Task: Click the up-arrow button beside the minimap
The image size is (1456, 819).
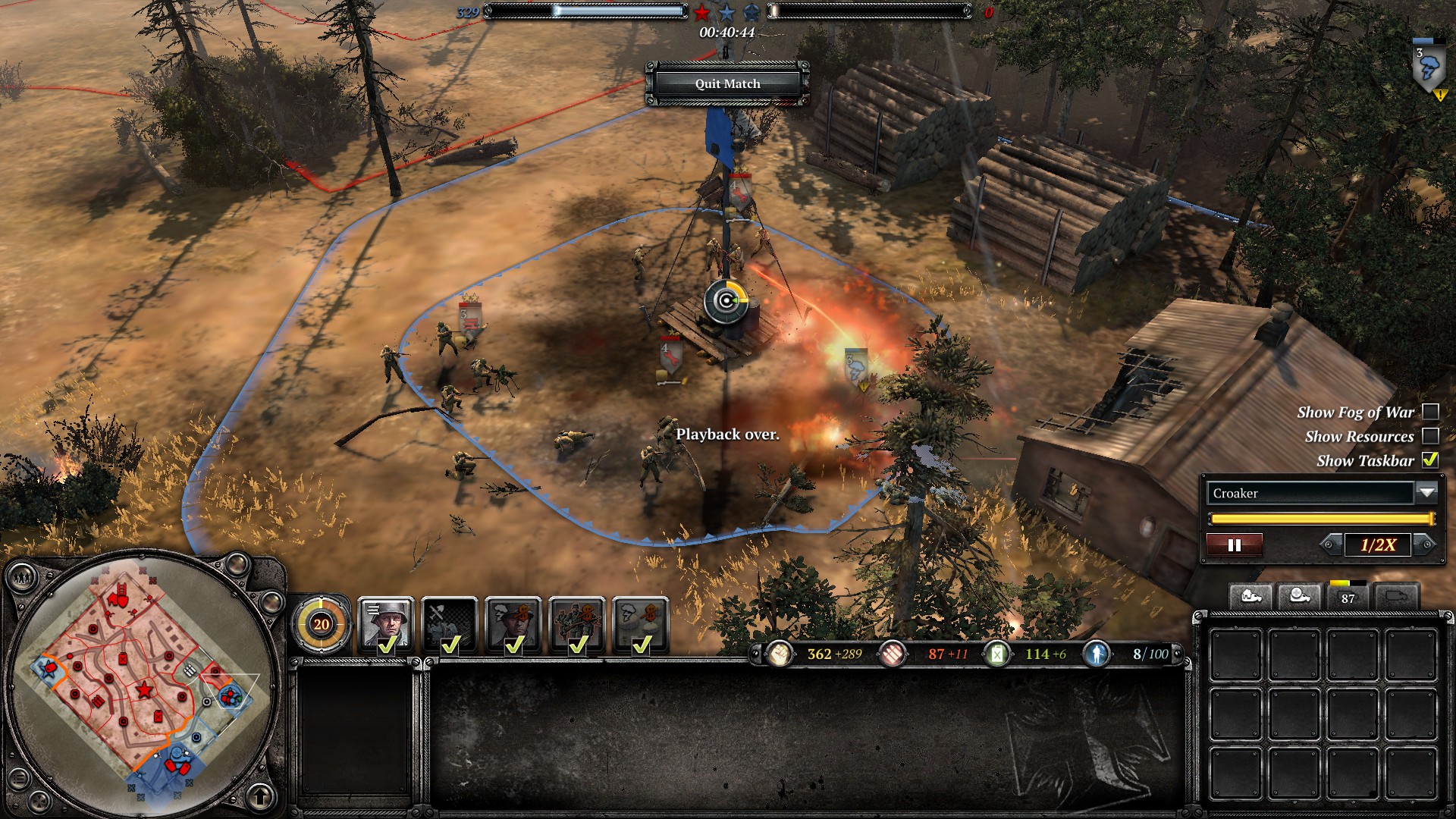Action: [261, 796]
